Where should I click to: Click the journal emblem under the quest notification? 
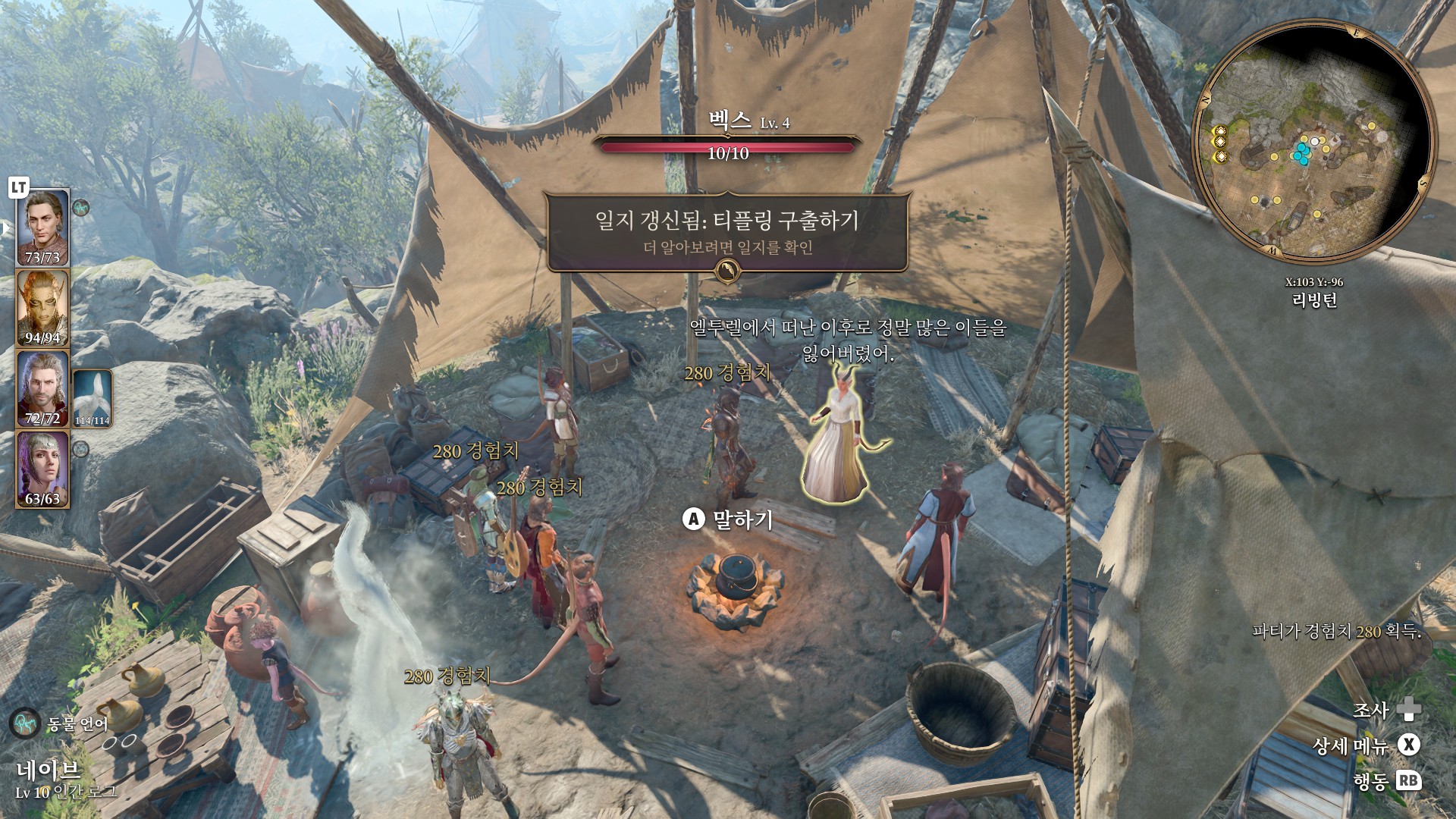point(728,271)
